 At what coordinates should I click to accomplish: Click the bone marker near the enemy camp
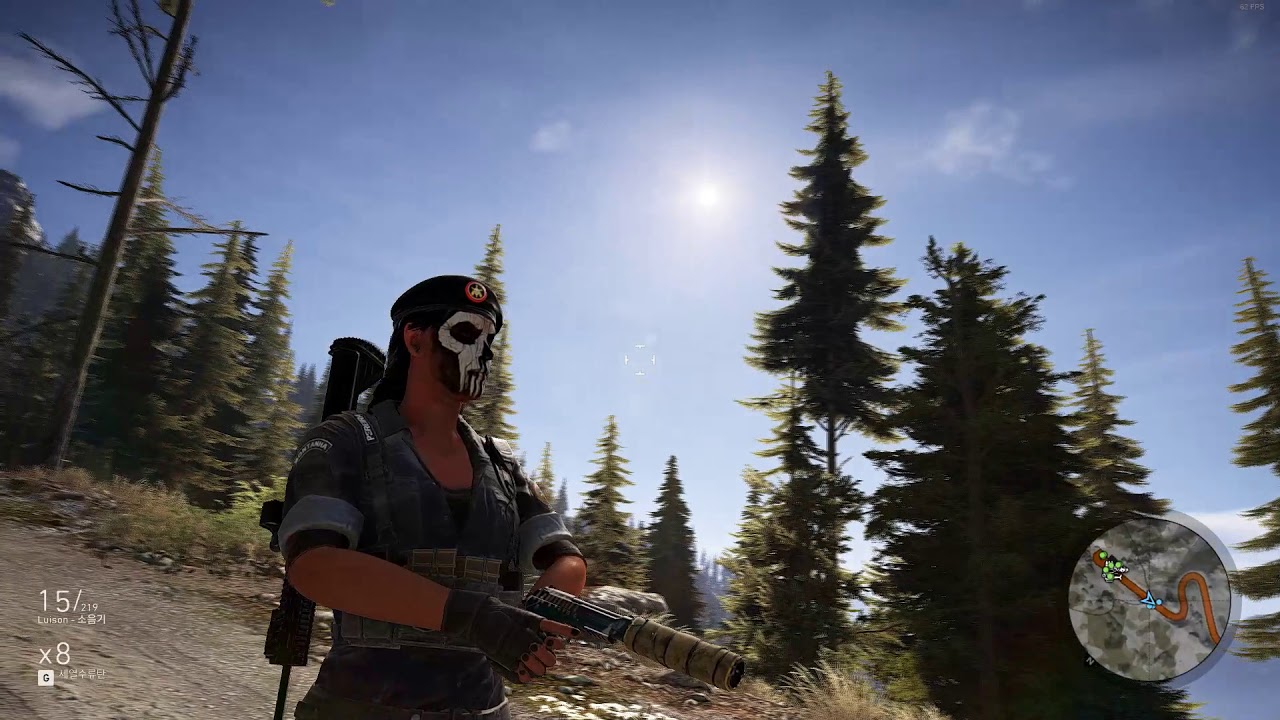click(x=1117, y=578)
